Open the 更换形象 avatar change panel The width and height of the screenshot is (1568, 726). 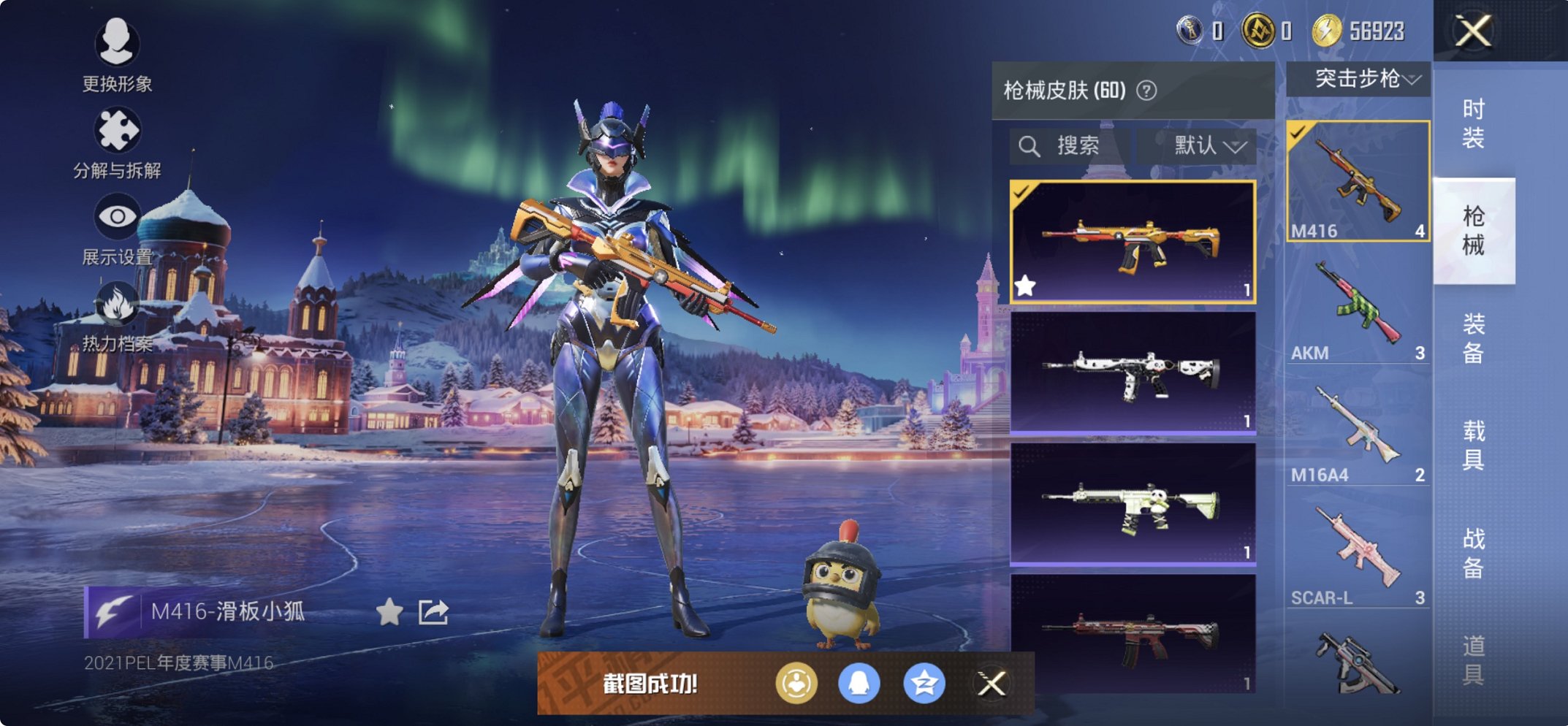click(117, 45)
